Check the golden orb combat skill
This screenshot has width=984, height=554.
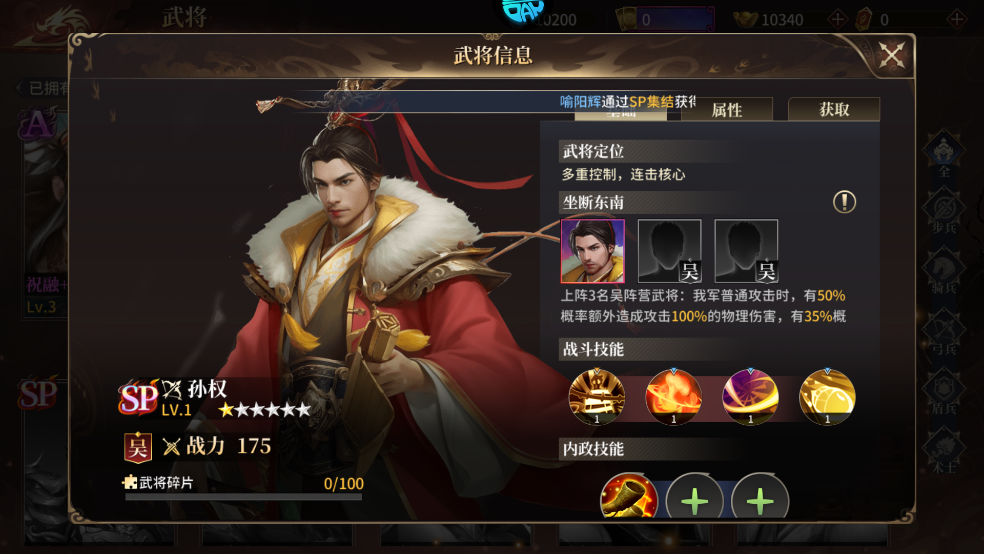(x=827, y=397)
